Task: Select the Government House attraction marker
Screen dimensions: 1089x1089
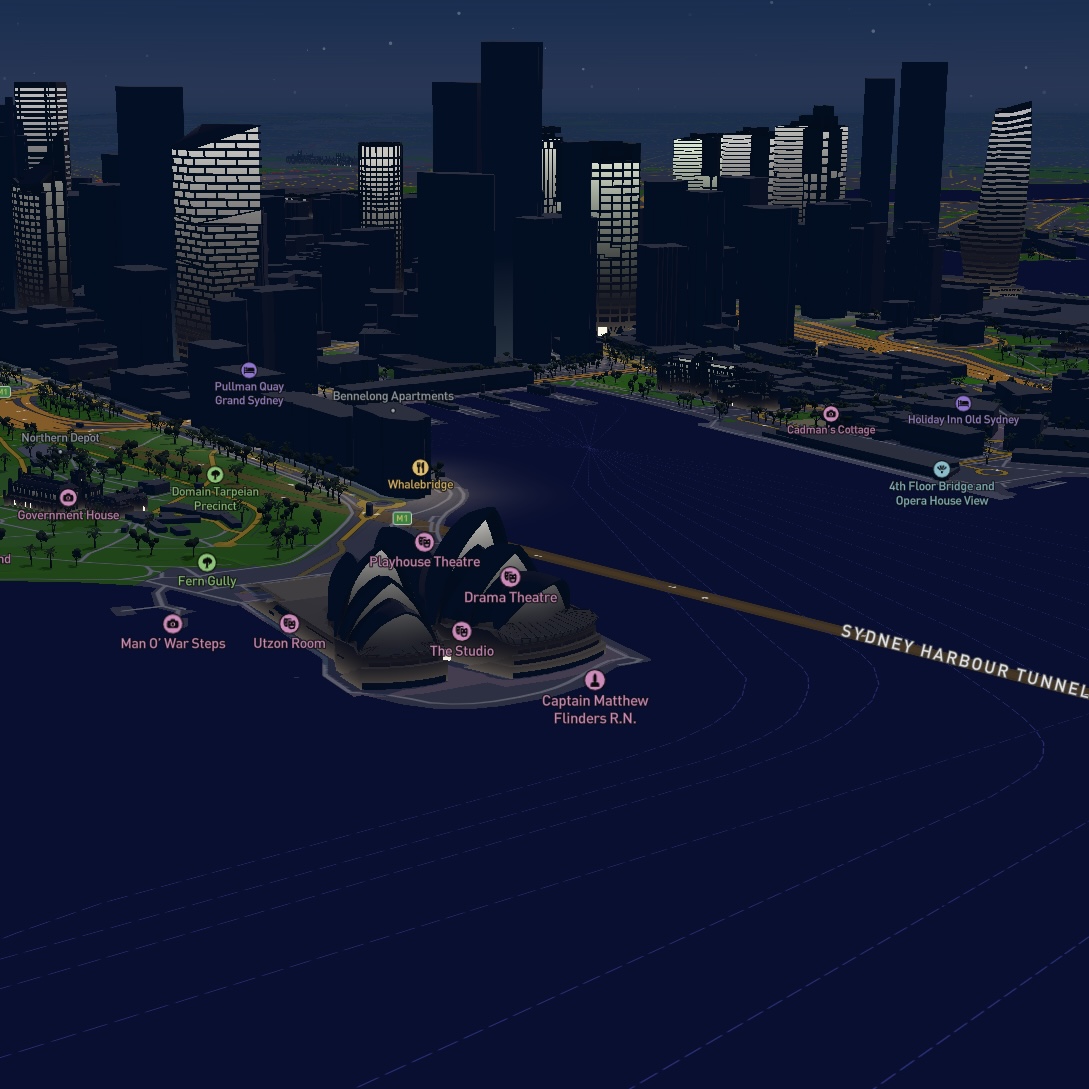Action: [x=68, y=497]
